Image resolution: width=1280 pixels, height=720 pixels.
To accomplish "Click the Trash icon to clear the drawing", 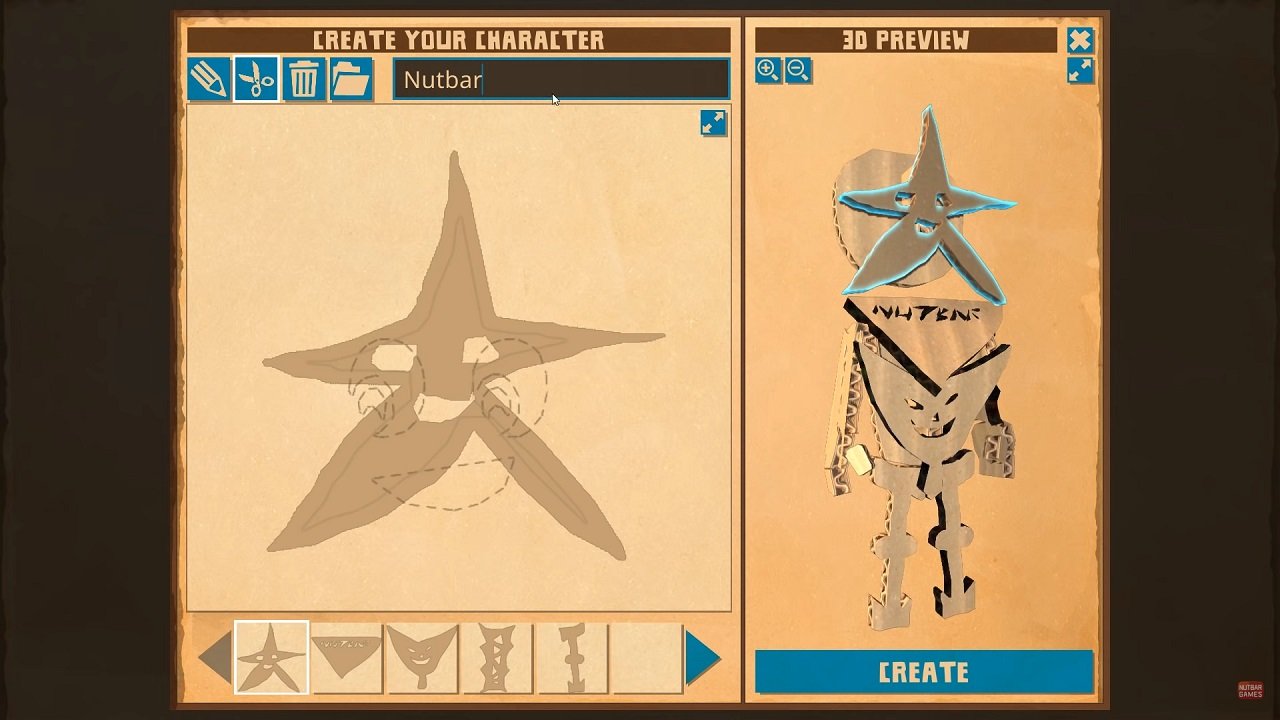I will tap(304, 79).
